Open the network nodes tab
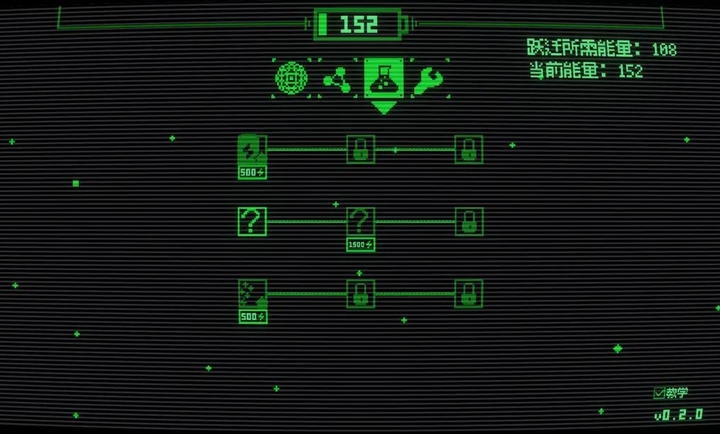Image resolution: width=720 pixels, height=434 pixels. point(335,78)
